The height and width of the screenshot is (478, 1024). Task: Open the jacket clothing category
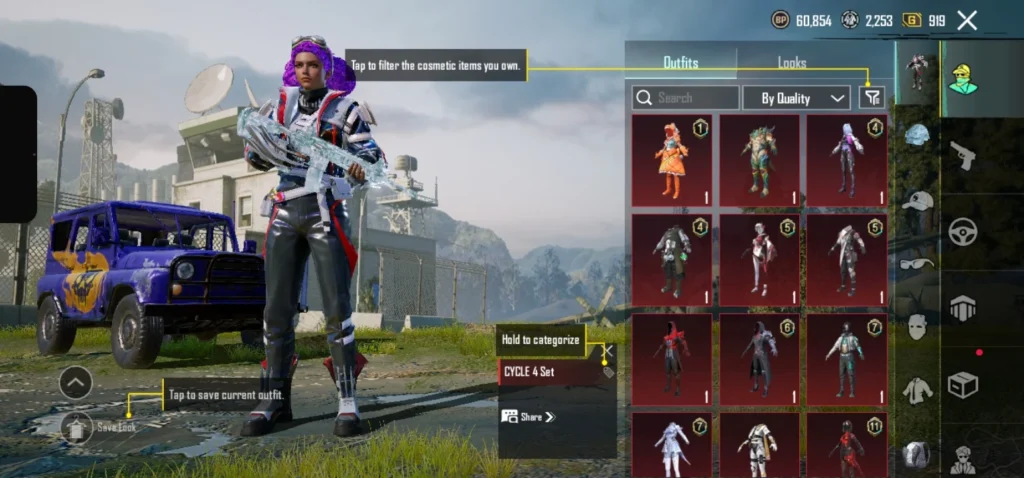pyautogui.click(x=917, y=390)
